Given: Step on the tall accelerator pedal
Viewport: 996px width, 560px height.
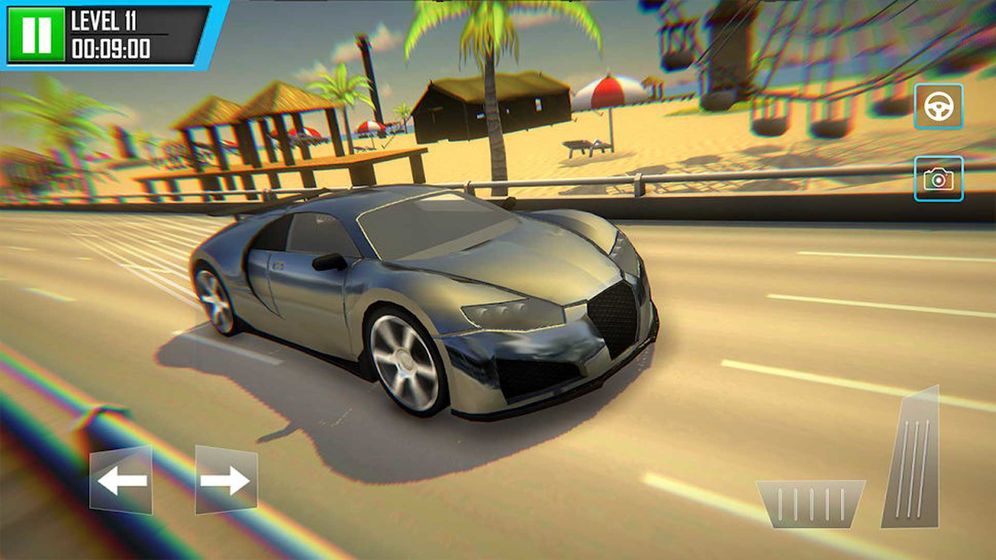Looking at the screenshot, I should [912, 459].
